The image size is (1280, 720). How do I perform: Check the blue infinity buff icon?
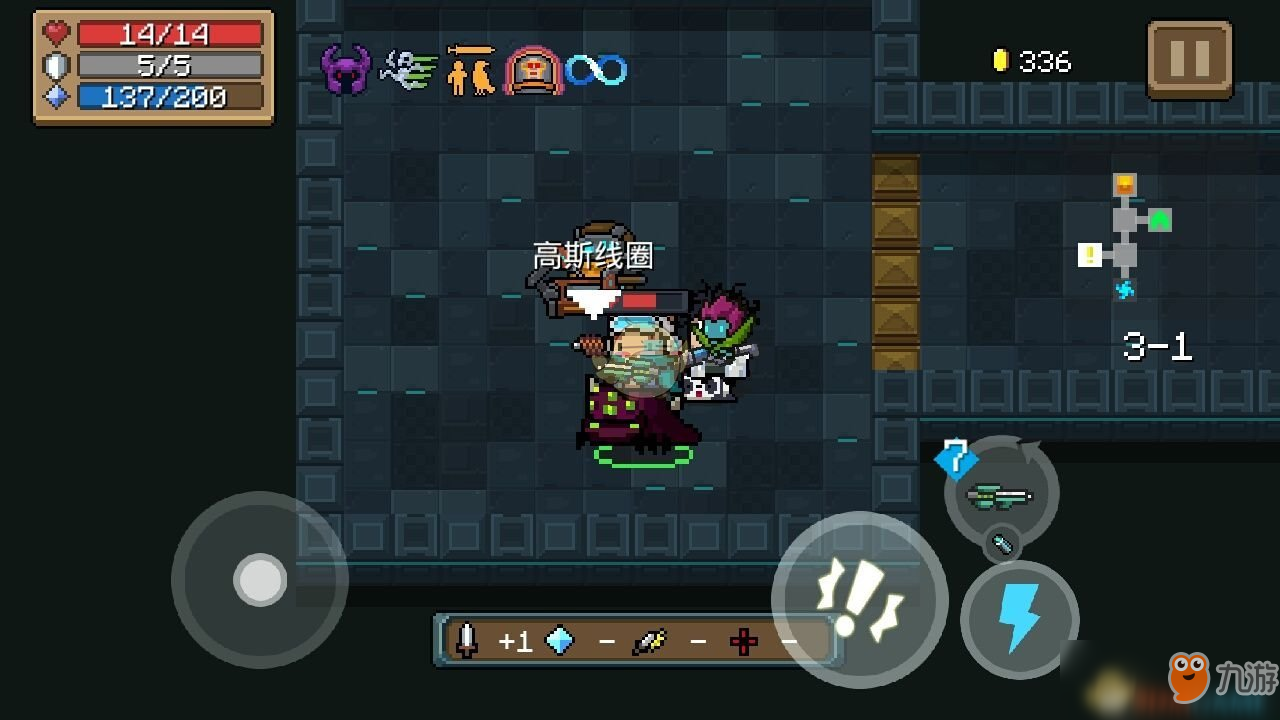(596, 70)
